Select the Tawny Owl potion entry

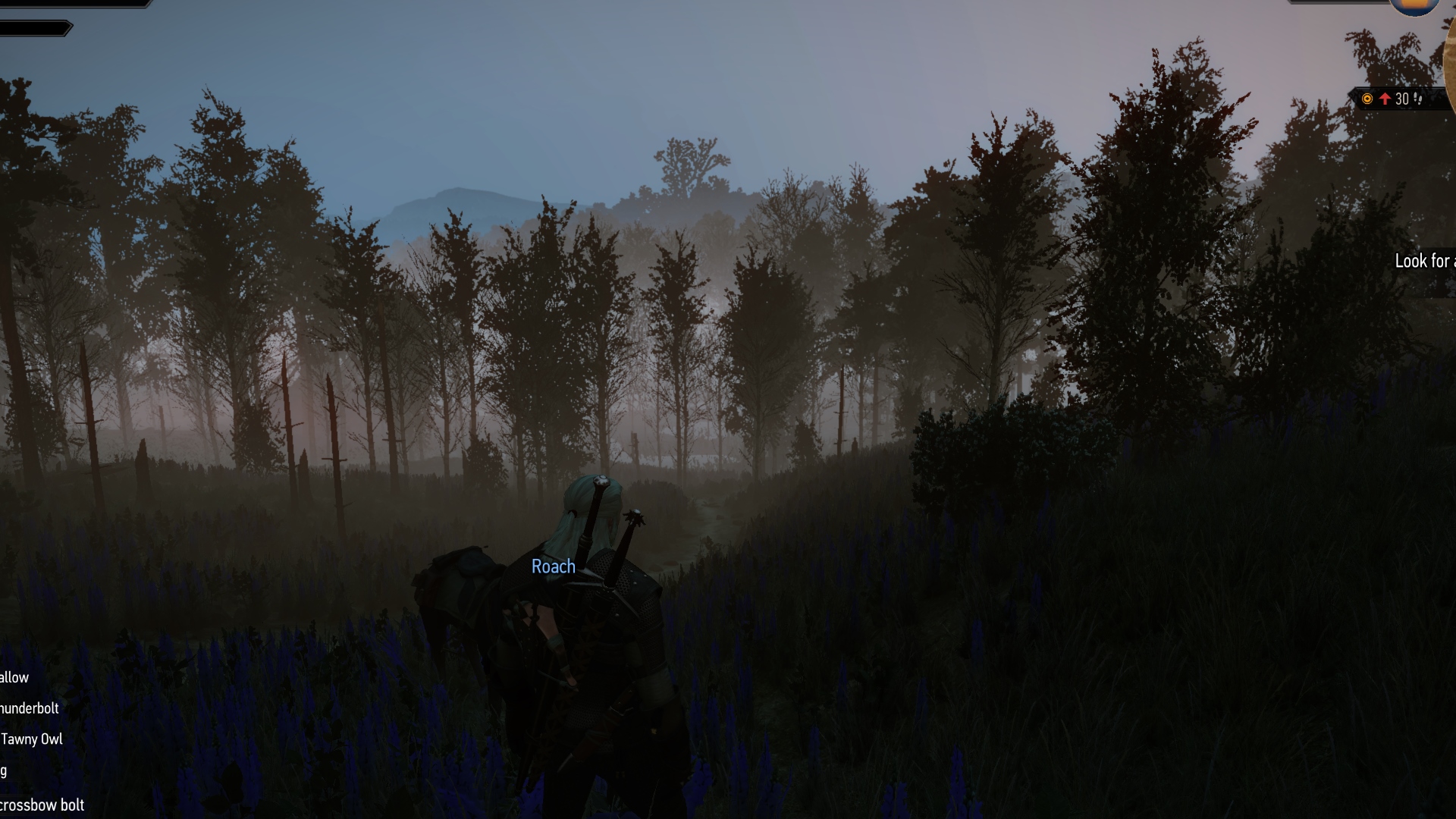click(32, 739)
